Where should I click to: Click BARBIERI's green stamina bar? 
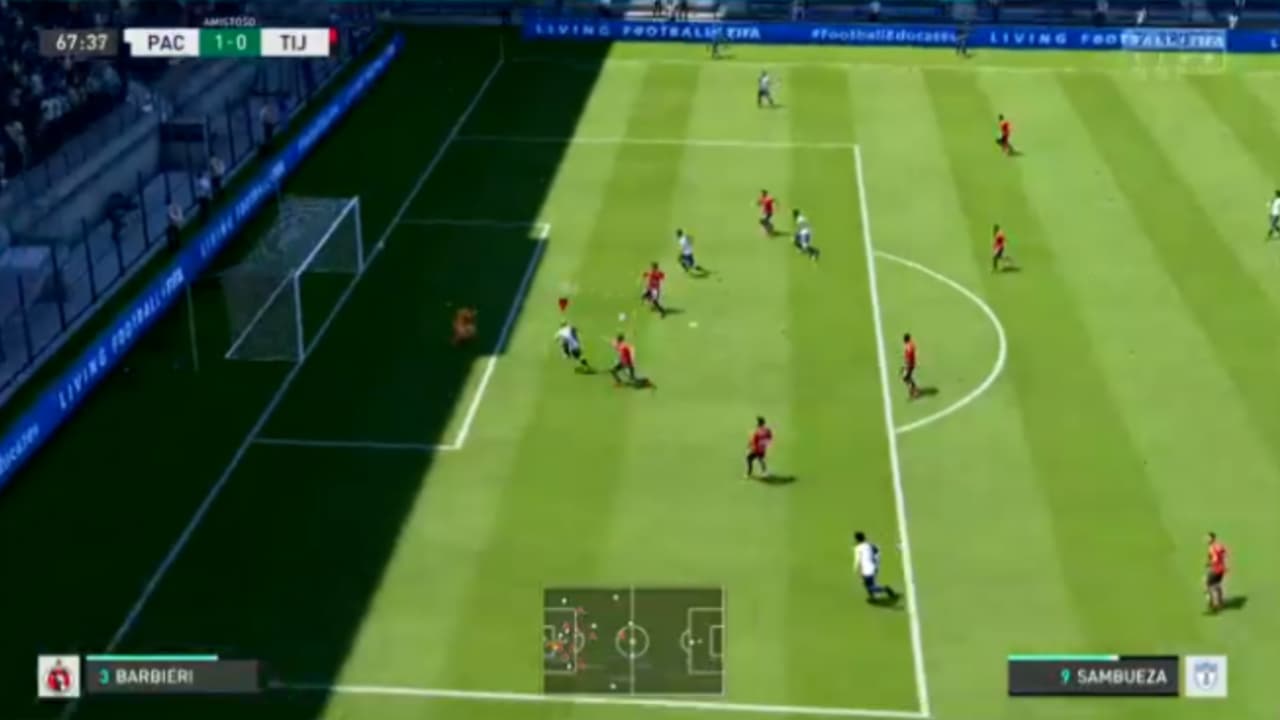(150, 659)
